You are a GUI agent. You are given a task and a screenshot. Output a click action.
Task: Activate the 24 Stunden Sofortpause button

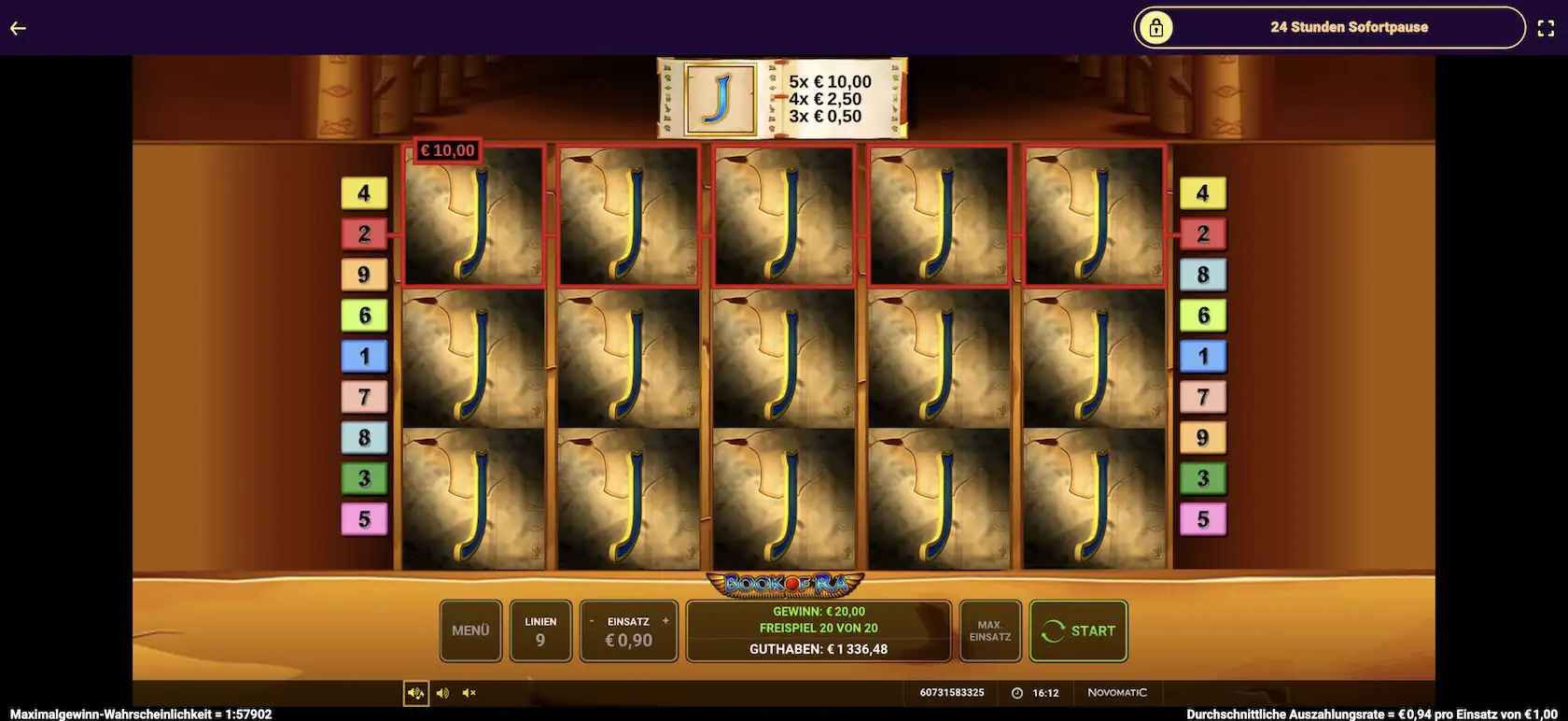coord(1329,28)
